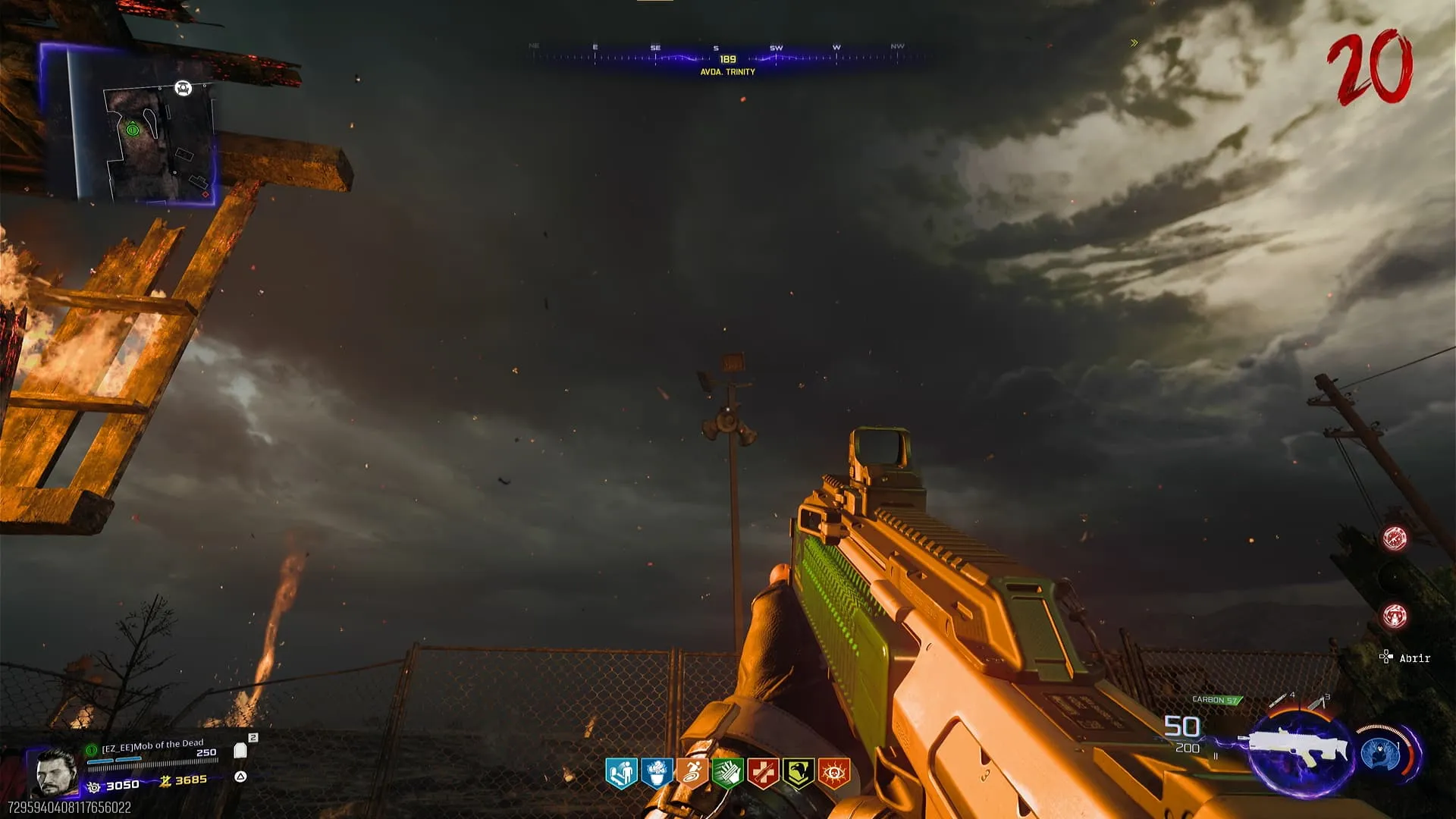Select the upper red circular emblem icon

point(1395,538)
